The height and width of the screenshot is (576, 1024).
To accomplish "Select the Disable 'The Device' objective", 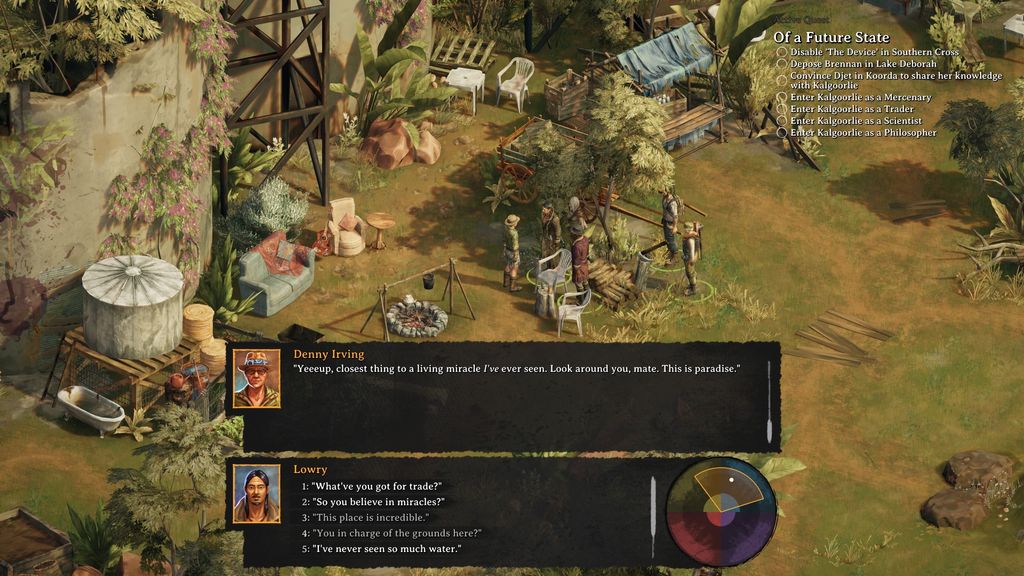I will pyautogui.click(x=874, y=52).
